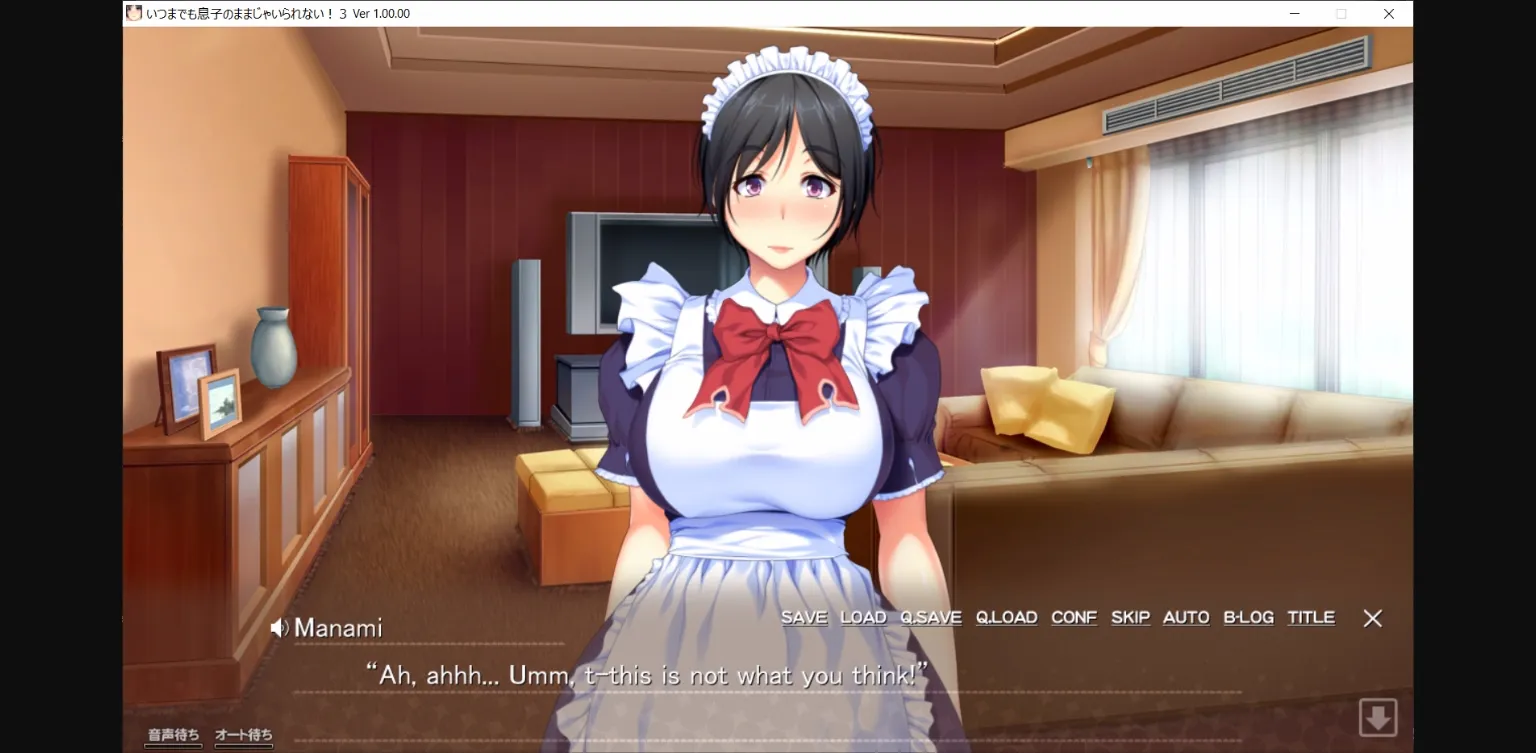Click the game's icon in the title bar

[133, 13]
